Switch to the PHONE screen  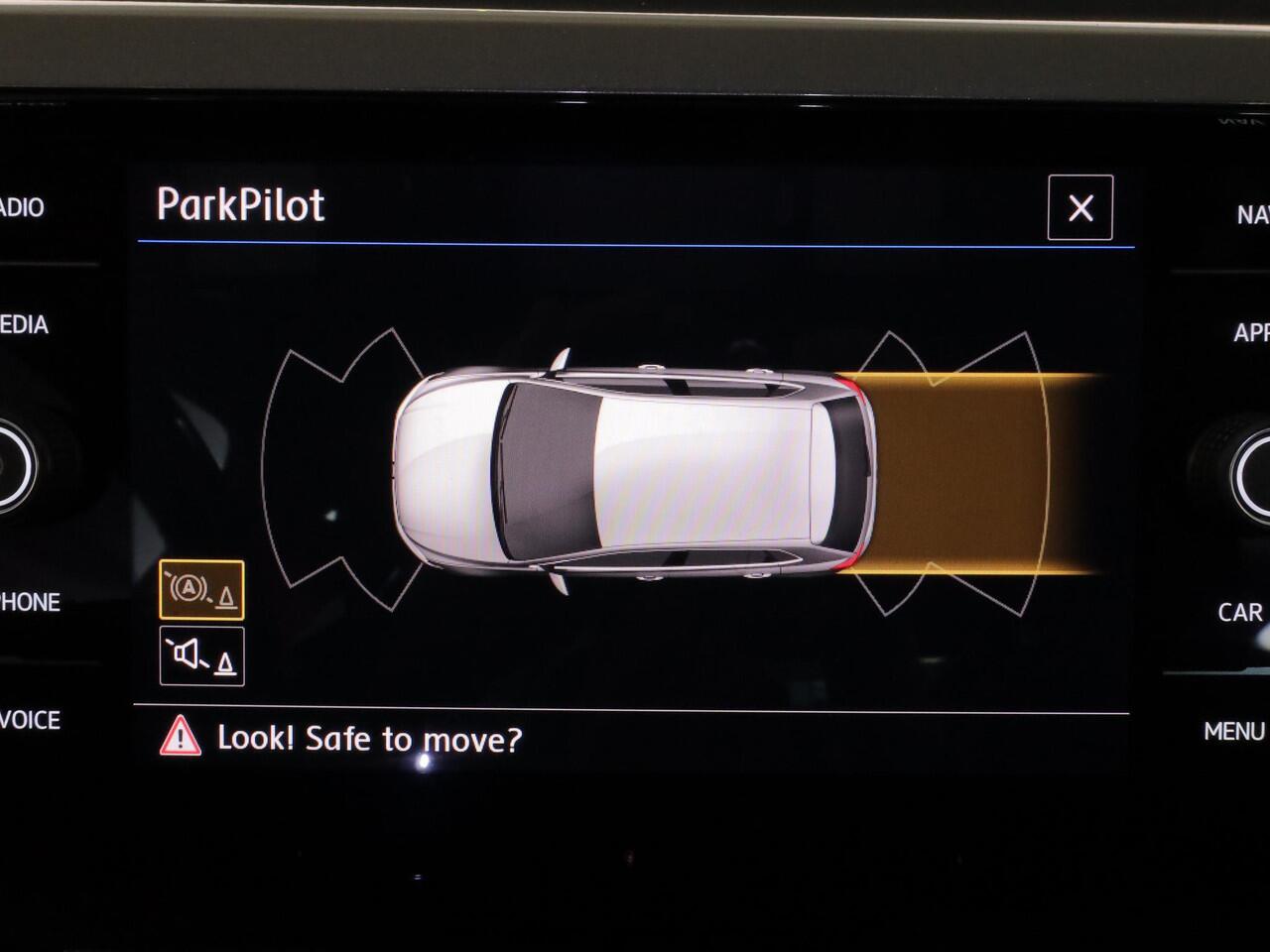(30, 602)
